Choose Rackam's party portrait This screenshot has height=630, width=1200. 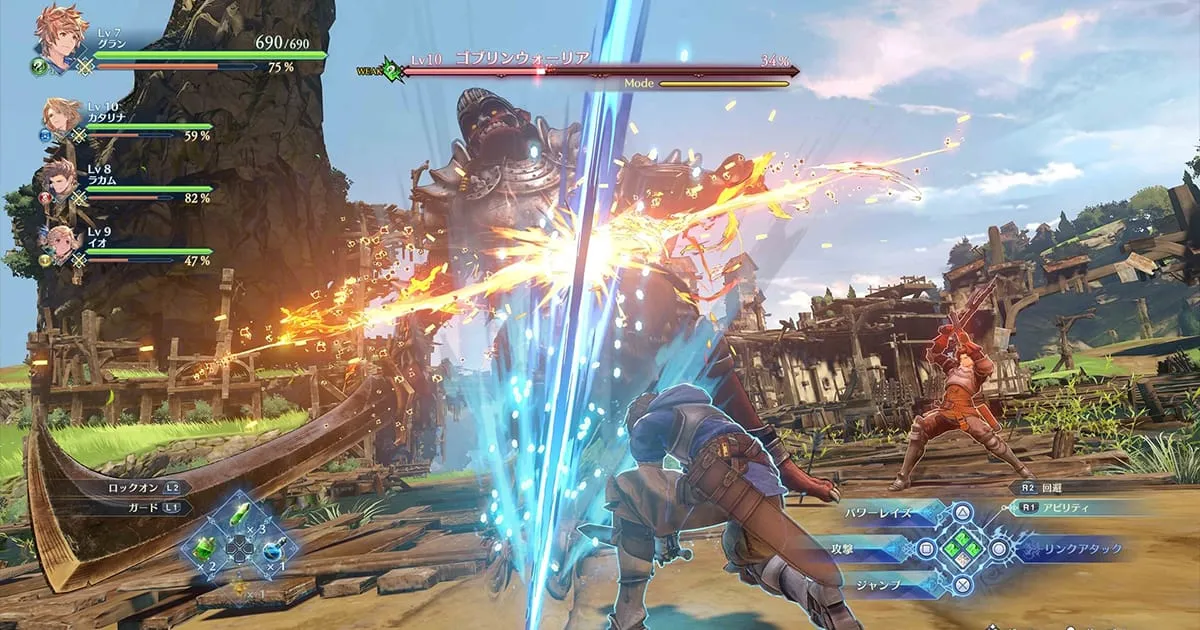pyautogui.click(x=60, y=180)
